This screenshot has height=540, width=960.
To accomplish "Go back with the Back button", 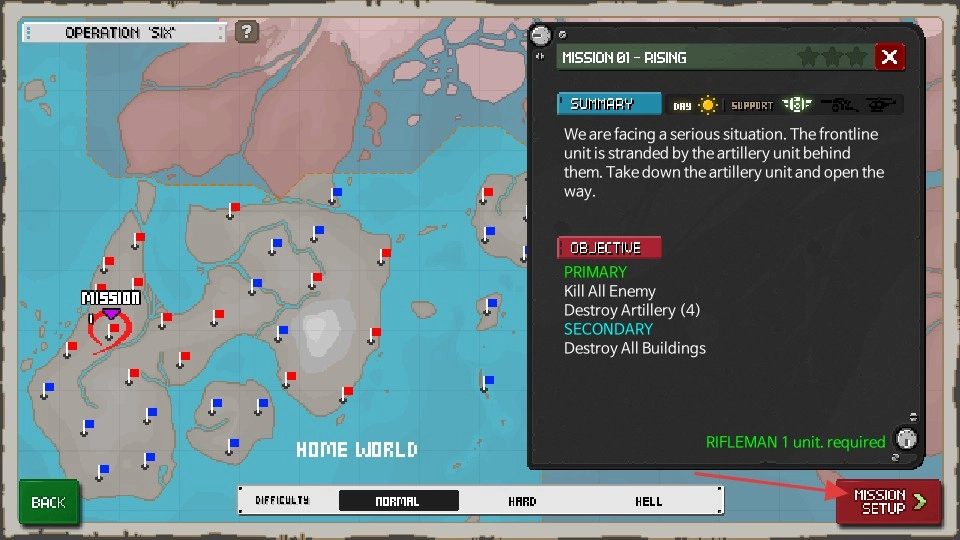I will [x=48, y=502].
